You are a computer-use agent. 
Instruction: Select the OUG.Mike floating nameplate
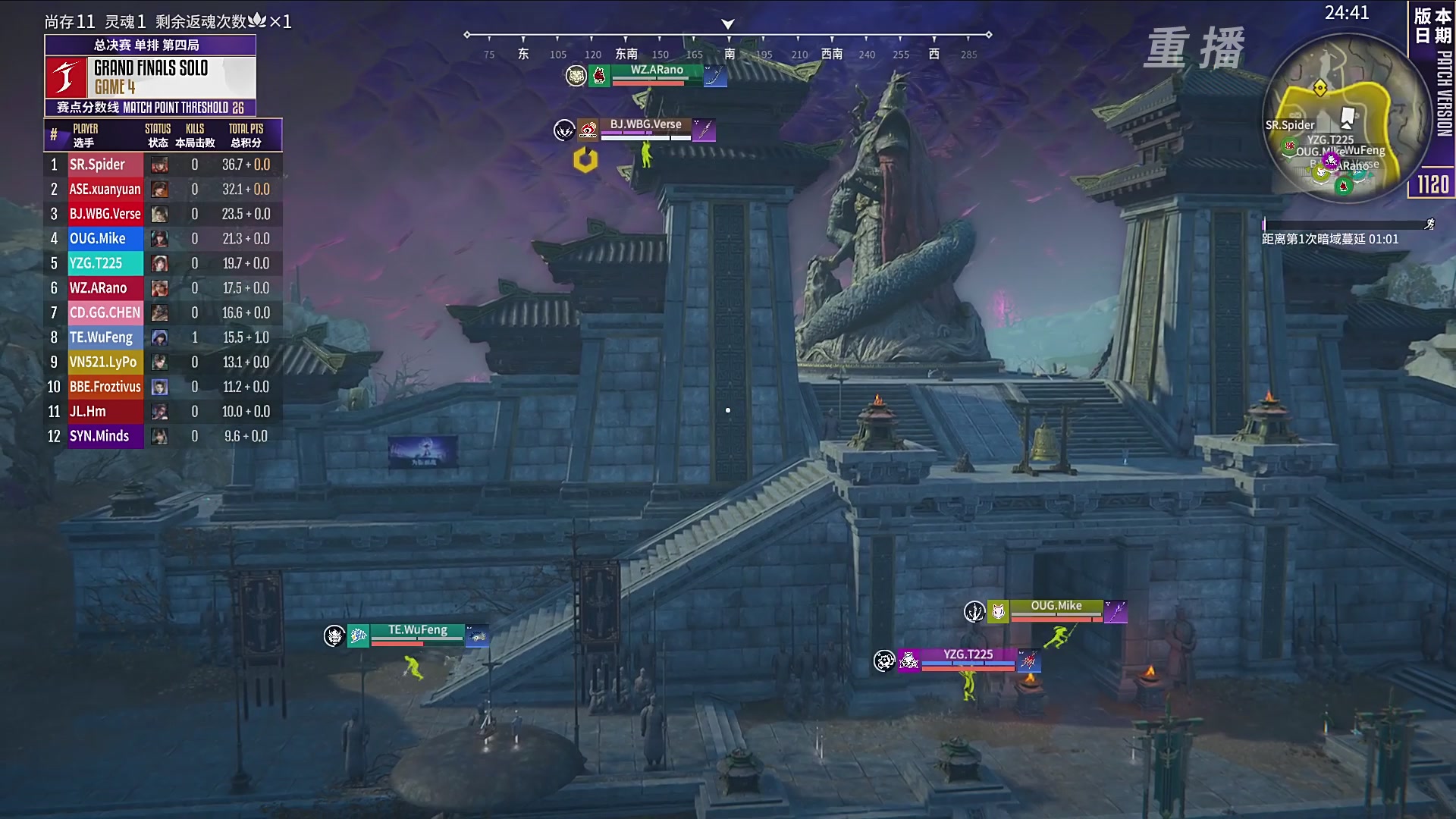click(1056, 607)
